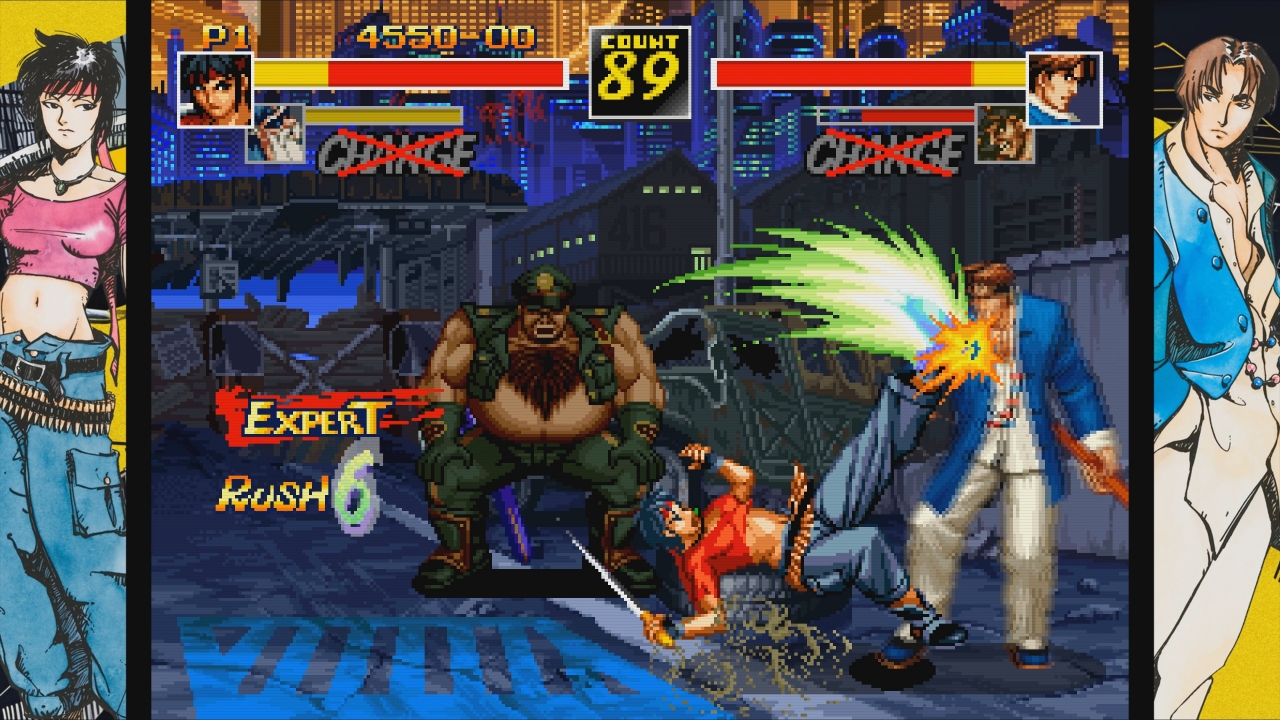Image resolution: width=1280 pixels, height=720 pixels.
Task: Select player one's small tag partner portrait
Action: [275, 133]
